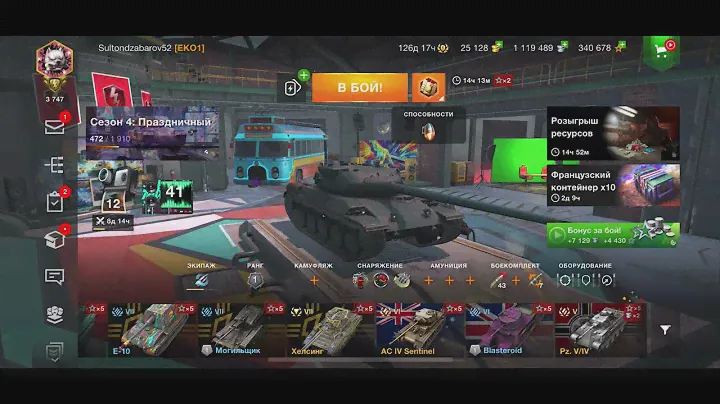This screenshot has width=720, height=404.
Task: Open the tank carousel filter funnel
Action: tap(665, 329)
